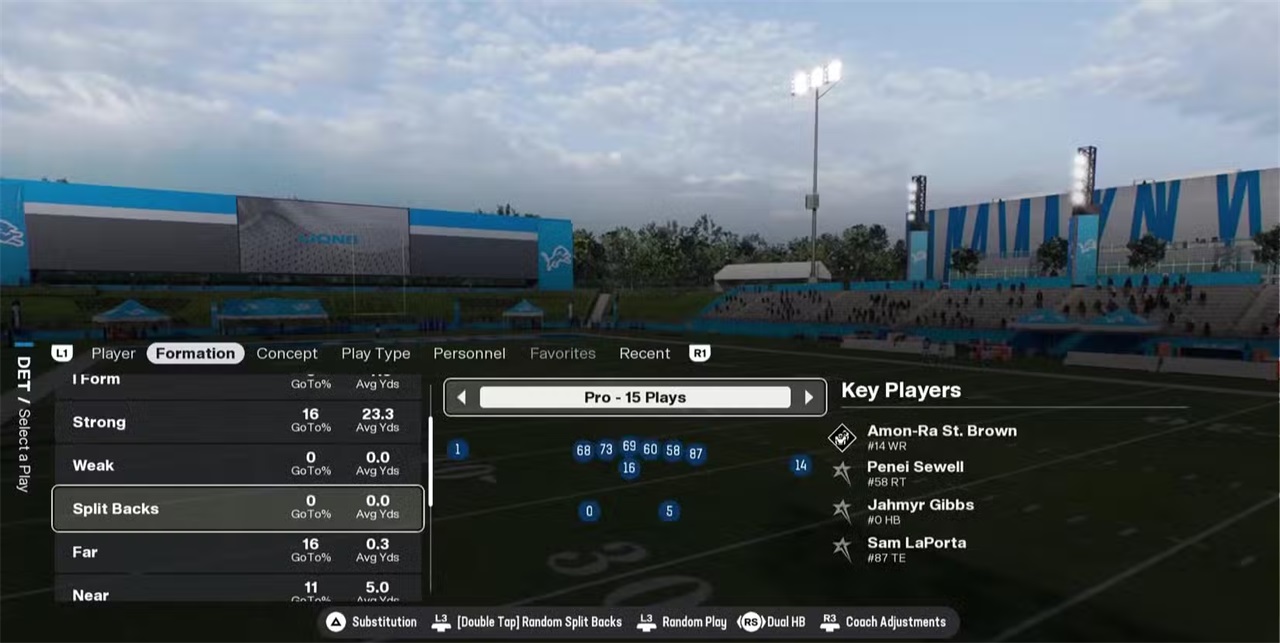Open the Personnel tab

[x=469, y=353]
